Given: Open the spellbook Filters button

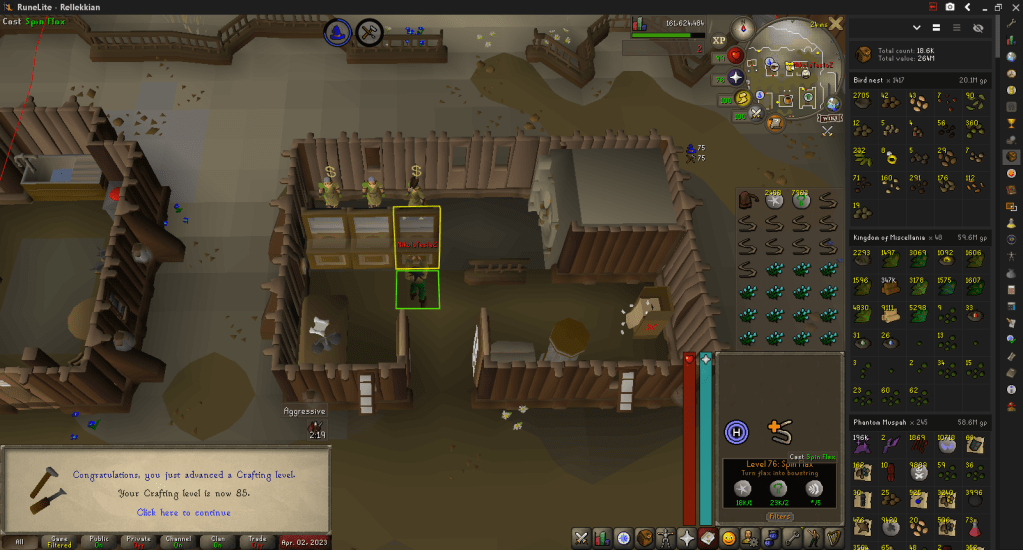Looking at the screenshot, I should (x=779, y=517).
